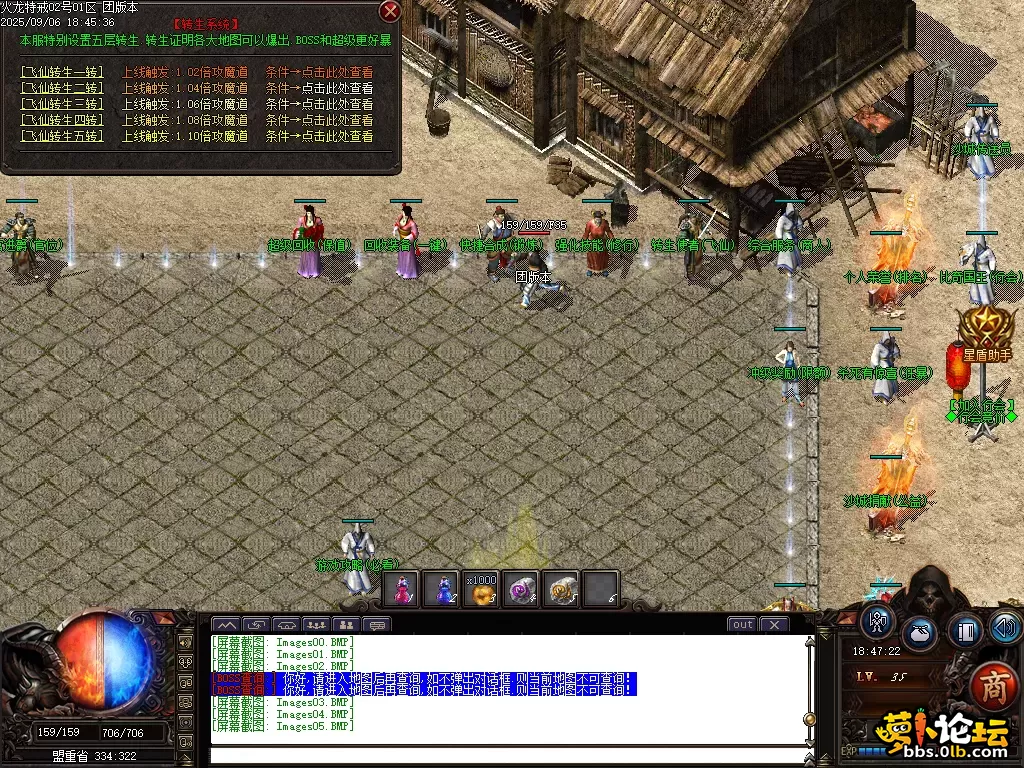Select the gold x1000 item in the hotbar
The image size is (1024, 768).
481,589
